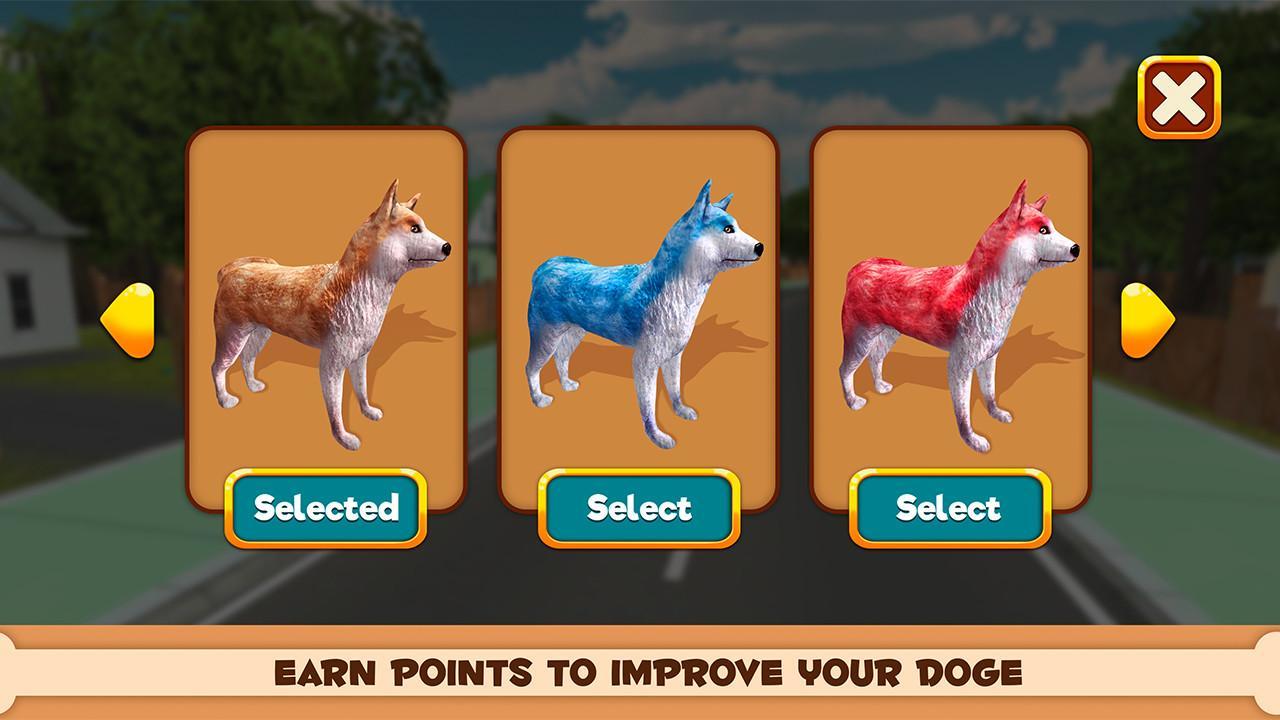1280x720 pixels.
Task: Toggle selection to the red dog
Action: coord(948,510)
